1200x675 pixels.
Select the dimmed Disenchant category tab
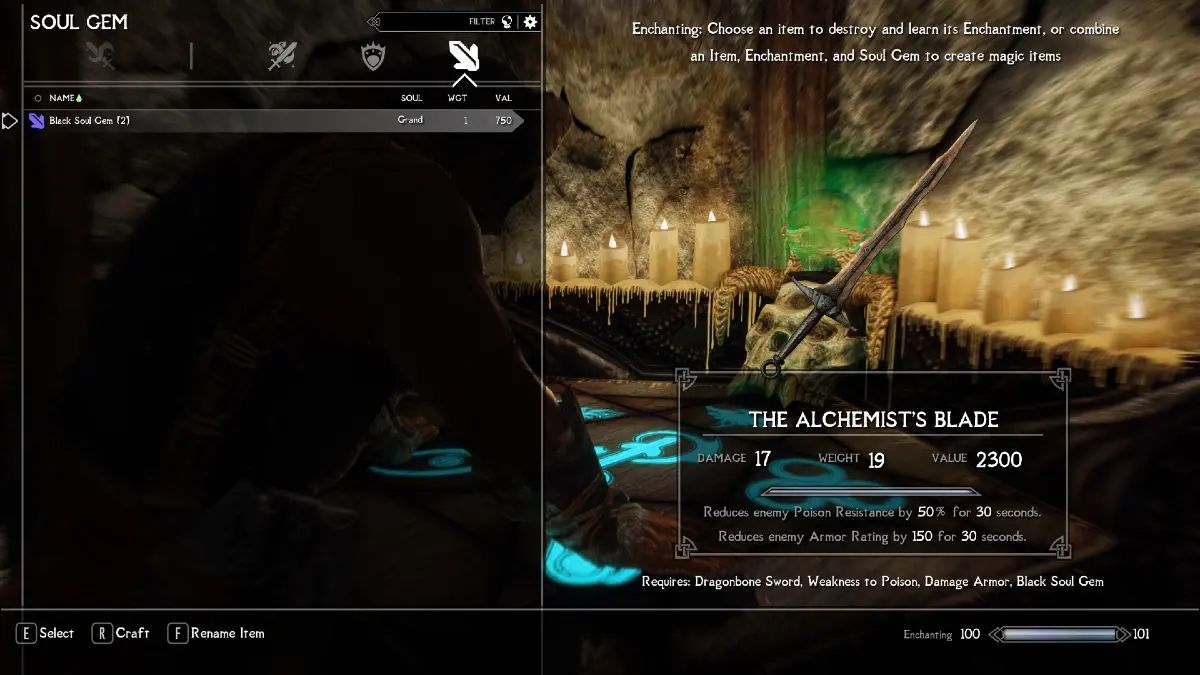[x=100, y=56]
